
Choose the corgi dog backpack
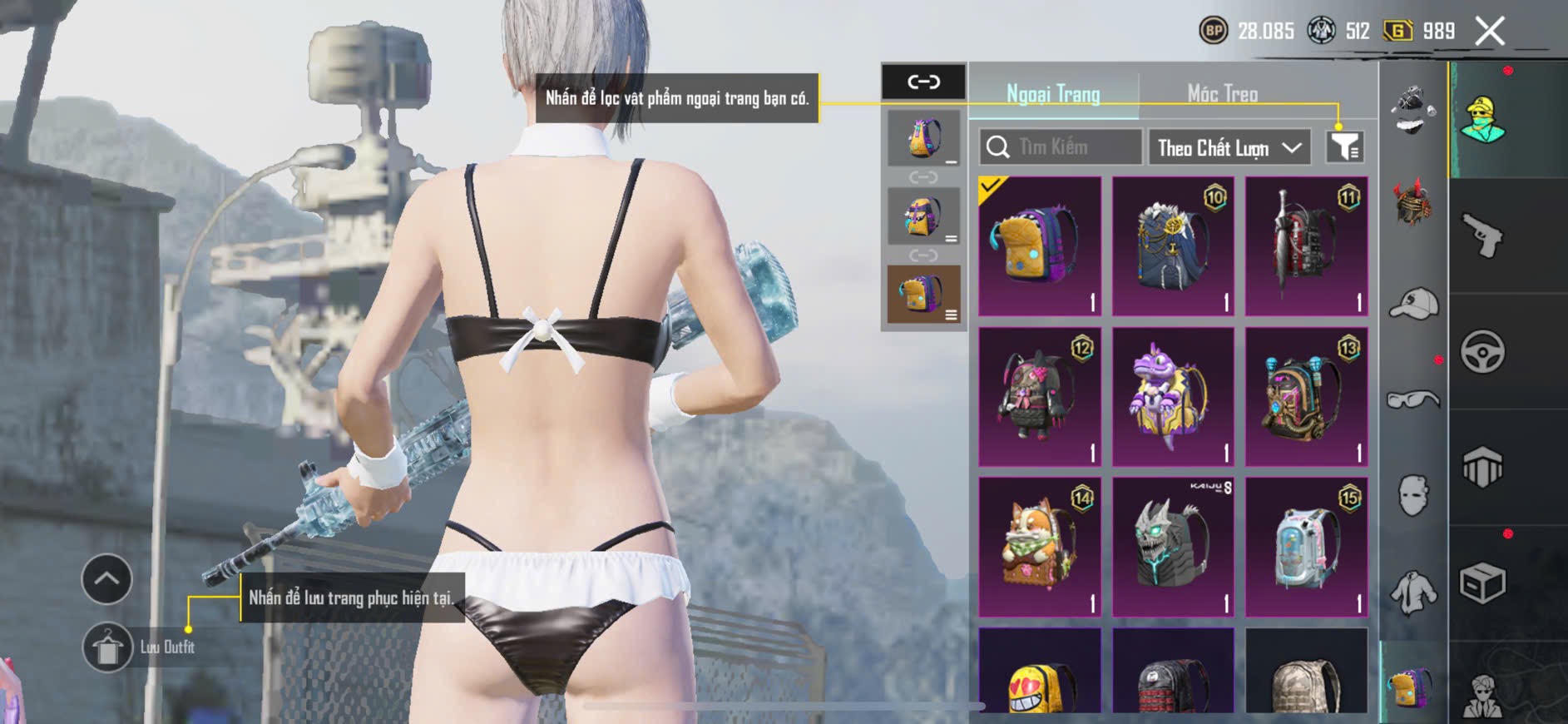coord(1039,547)
